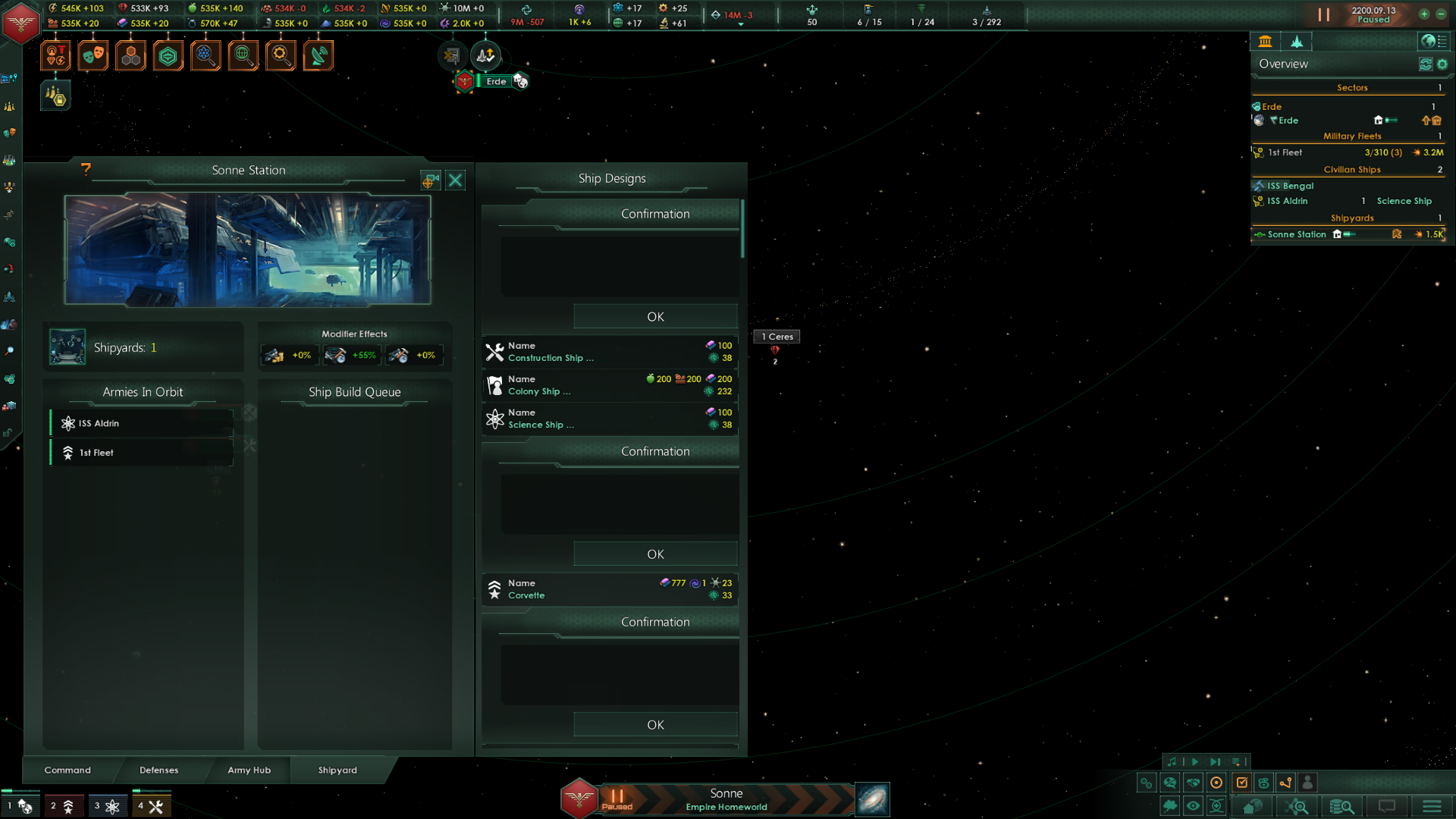Screen dimensions: 1456x819
Task: Open the Expansion Planner globe icon
Action: click(243, 55)
